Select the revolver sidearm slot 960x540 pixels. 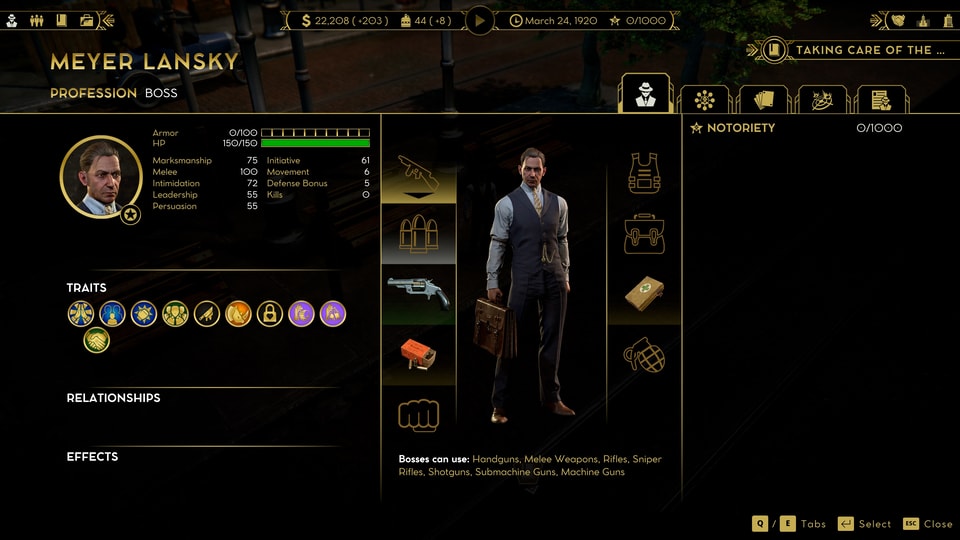coord(418,291)
